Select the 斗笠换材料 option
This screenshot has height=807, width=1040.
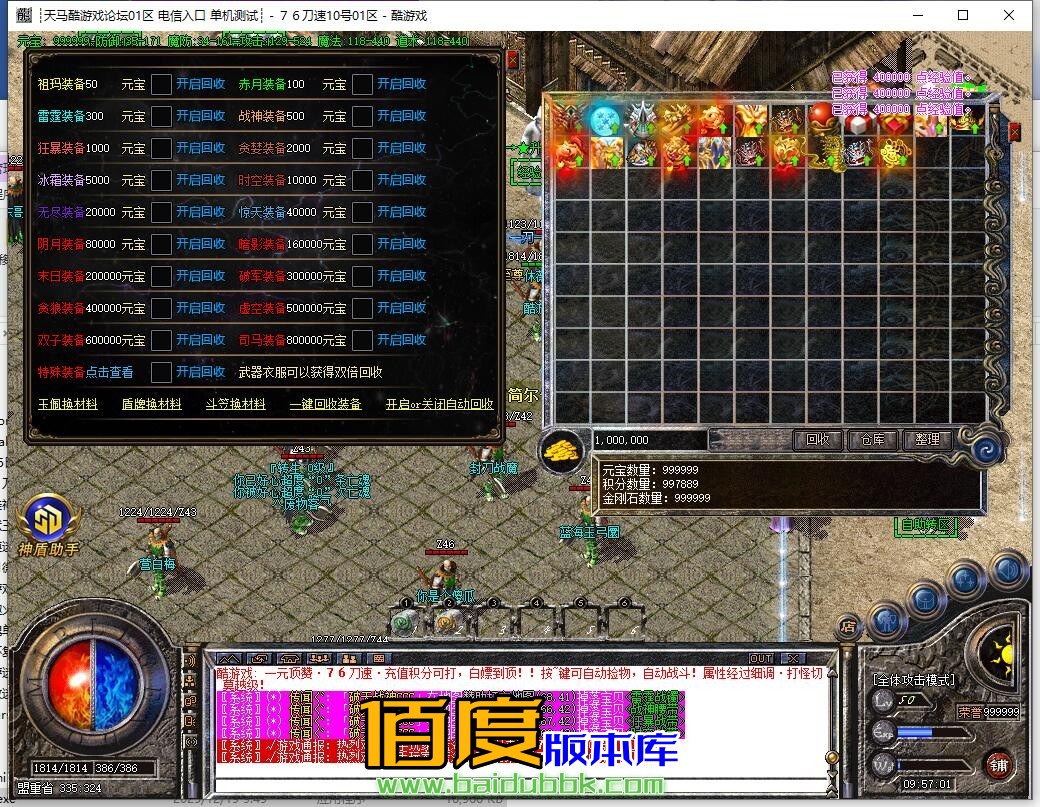coord(236,404)
